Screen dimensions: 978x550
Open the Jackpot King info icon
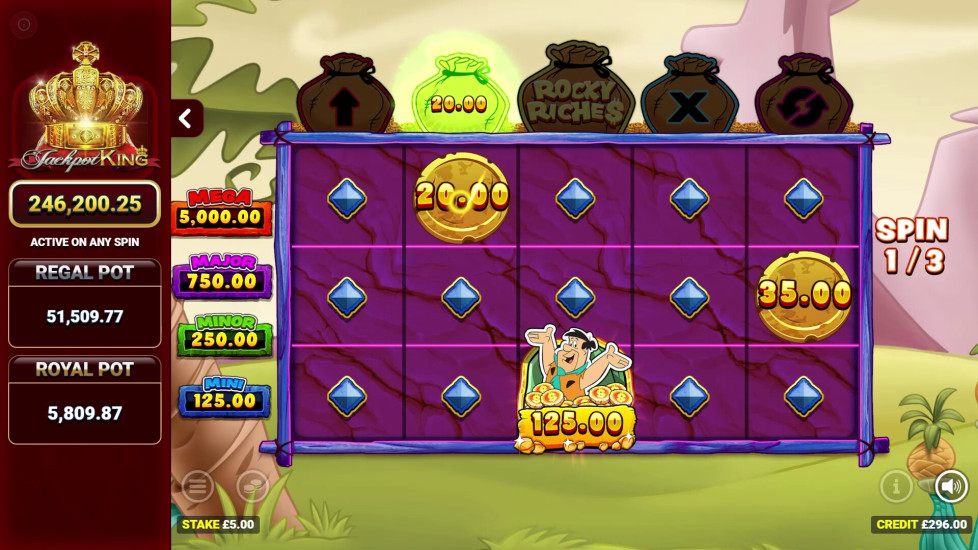coord(24,24)
